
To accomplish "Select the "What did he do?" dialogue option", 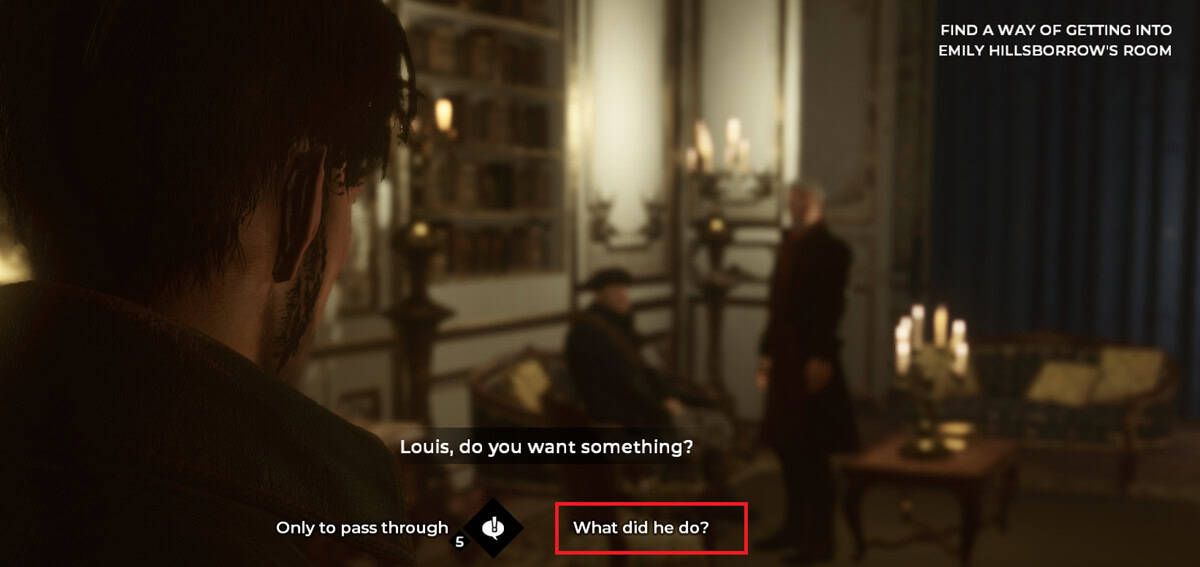I will (641, 528).
